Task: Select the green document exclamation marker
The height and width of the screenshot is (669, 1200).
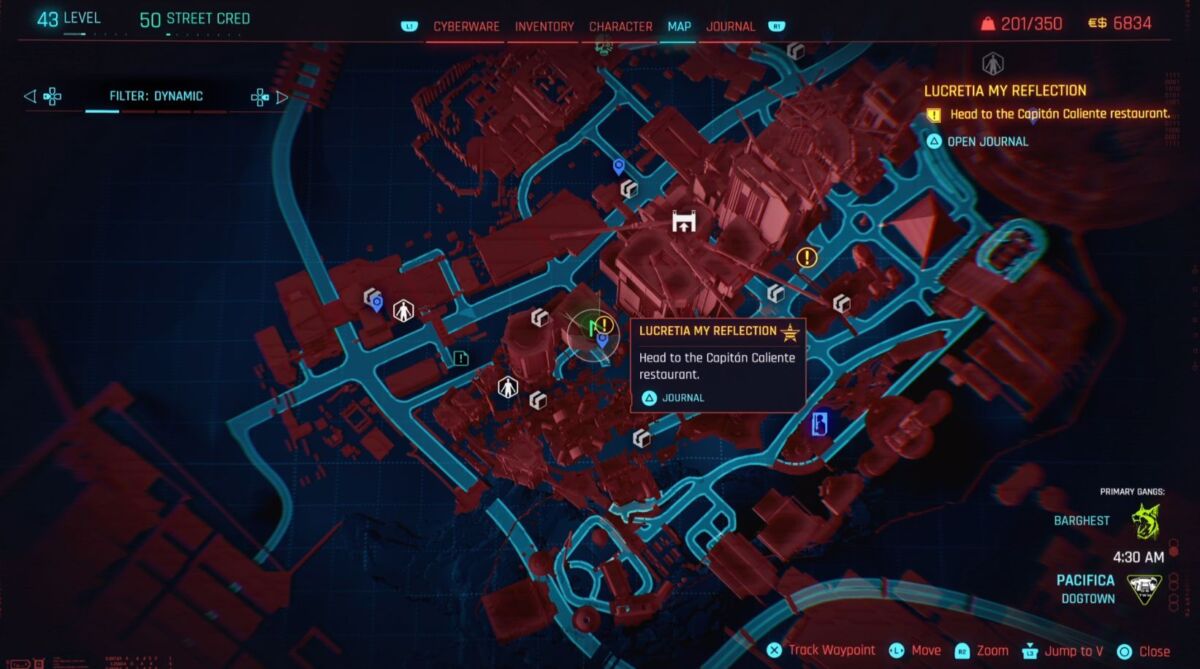Action: [460, 357]
